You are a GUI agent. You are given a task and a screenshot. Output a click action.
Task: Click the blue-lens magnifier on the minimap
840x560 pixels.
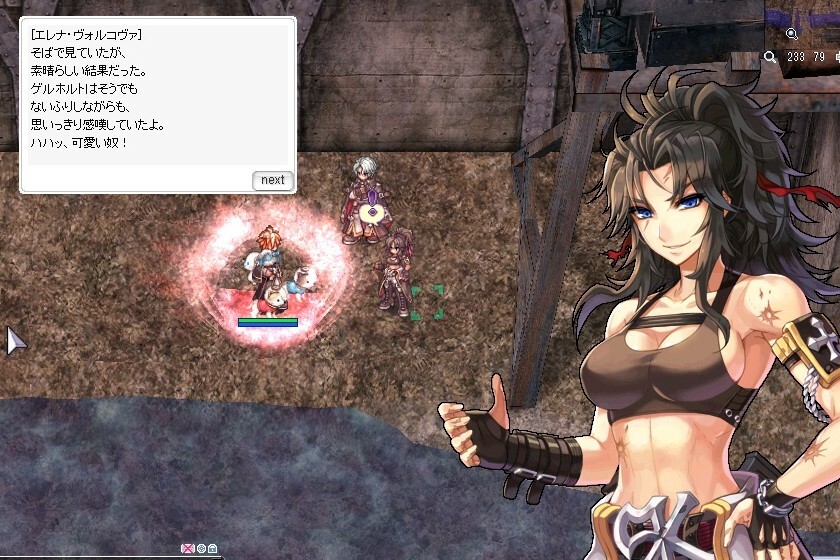(x=791, y=34)
